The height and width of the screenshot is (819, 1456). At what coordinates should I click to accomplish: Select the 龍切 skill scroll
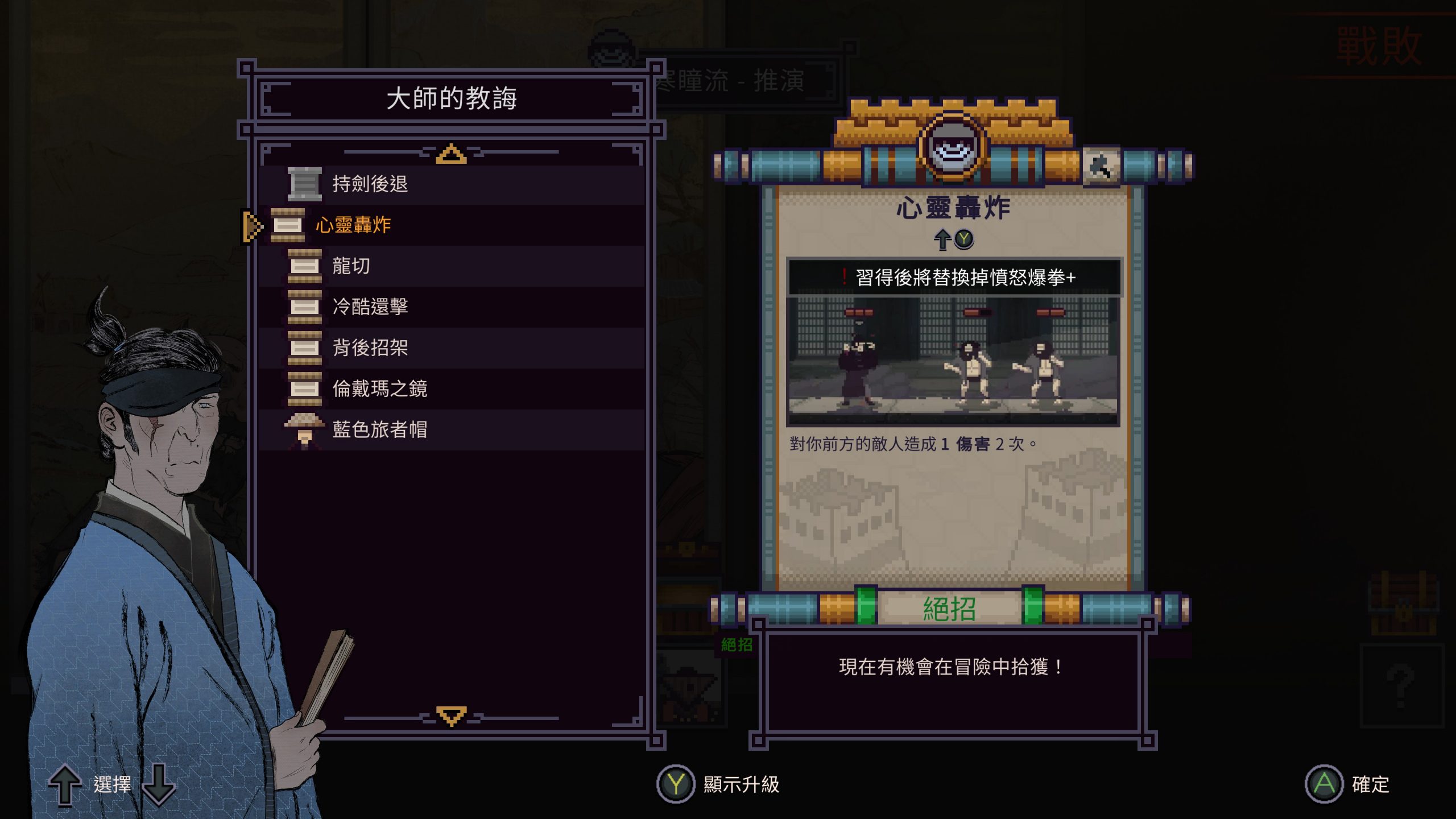click(x=351, y=266)
